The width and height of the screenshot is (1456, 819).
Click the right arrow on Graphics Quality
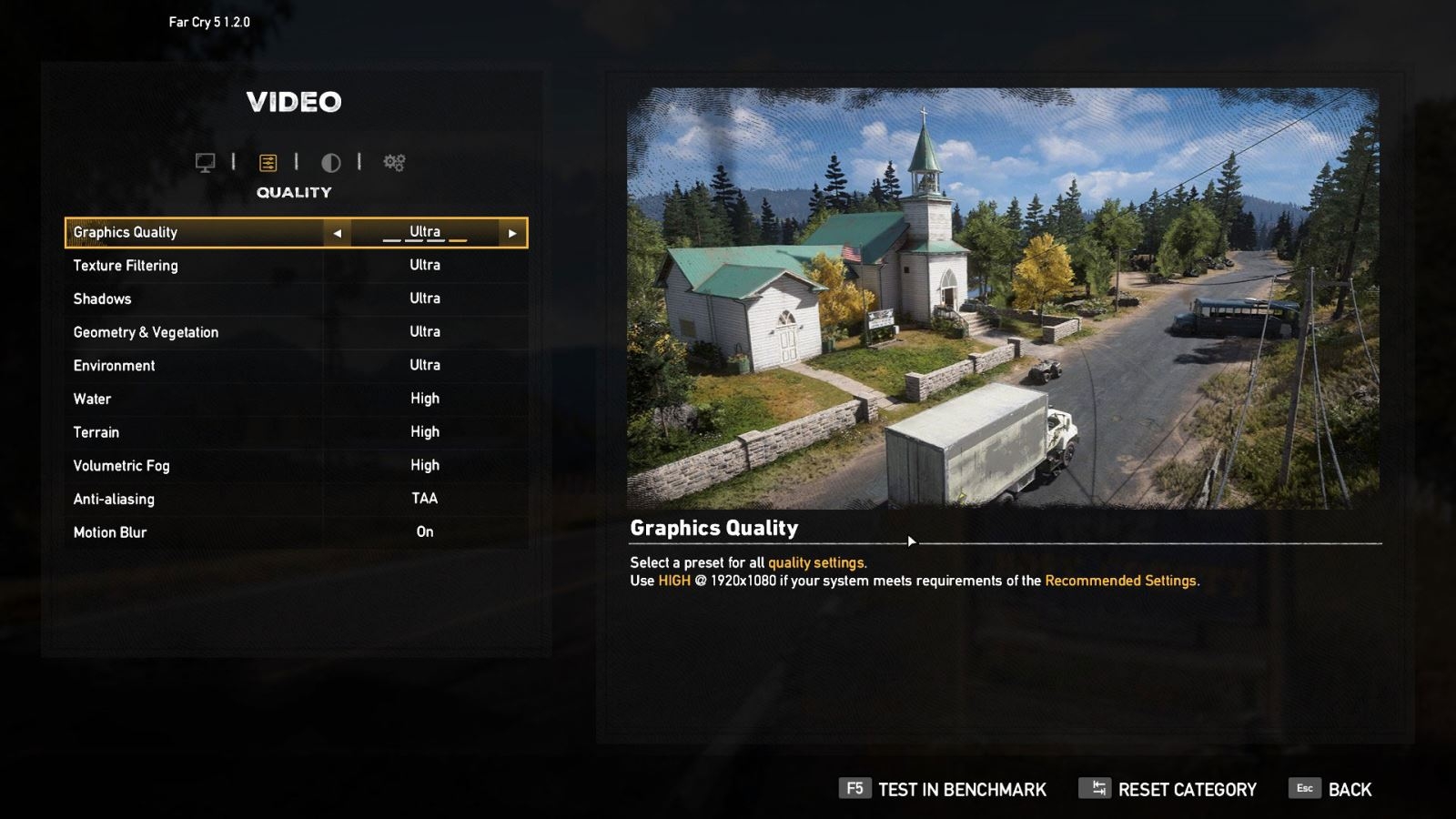pyautogui.click(x=511, y=232)
